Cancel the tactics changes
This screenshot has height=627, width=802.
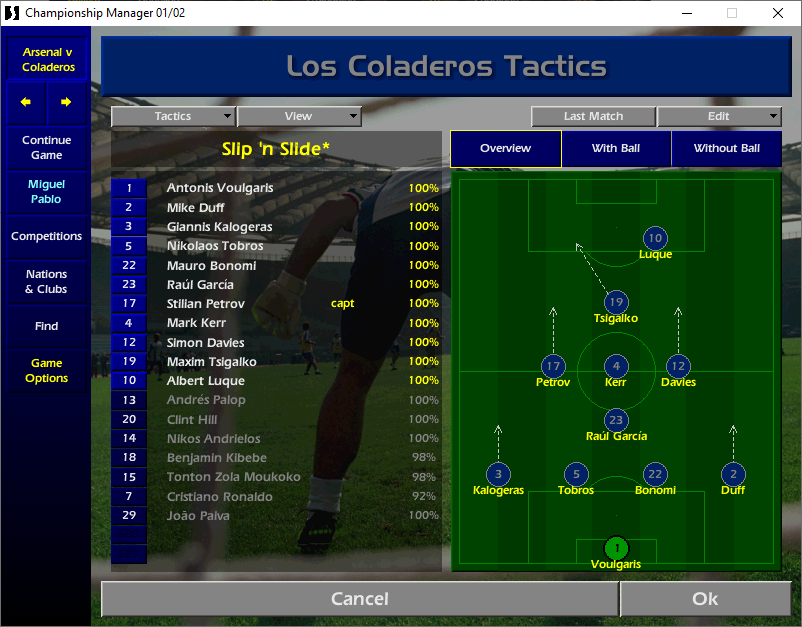[359, 598]
